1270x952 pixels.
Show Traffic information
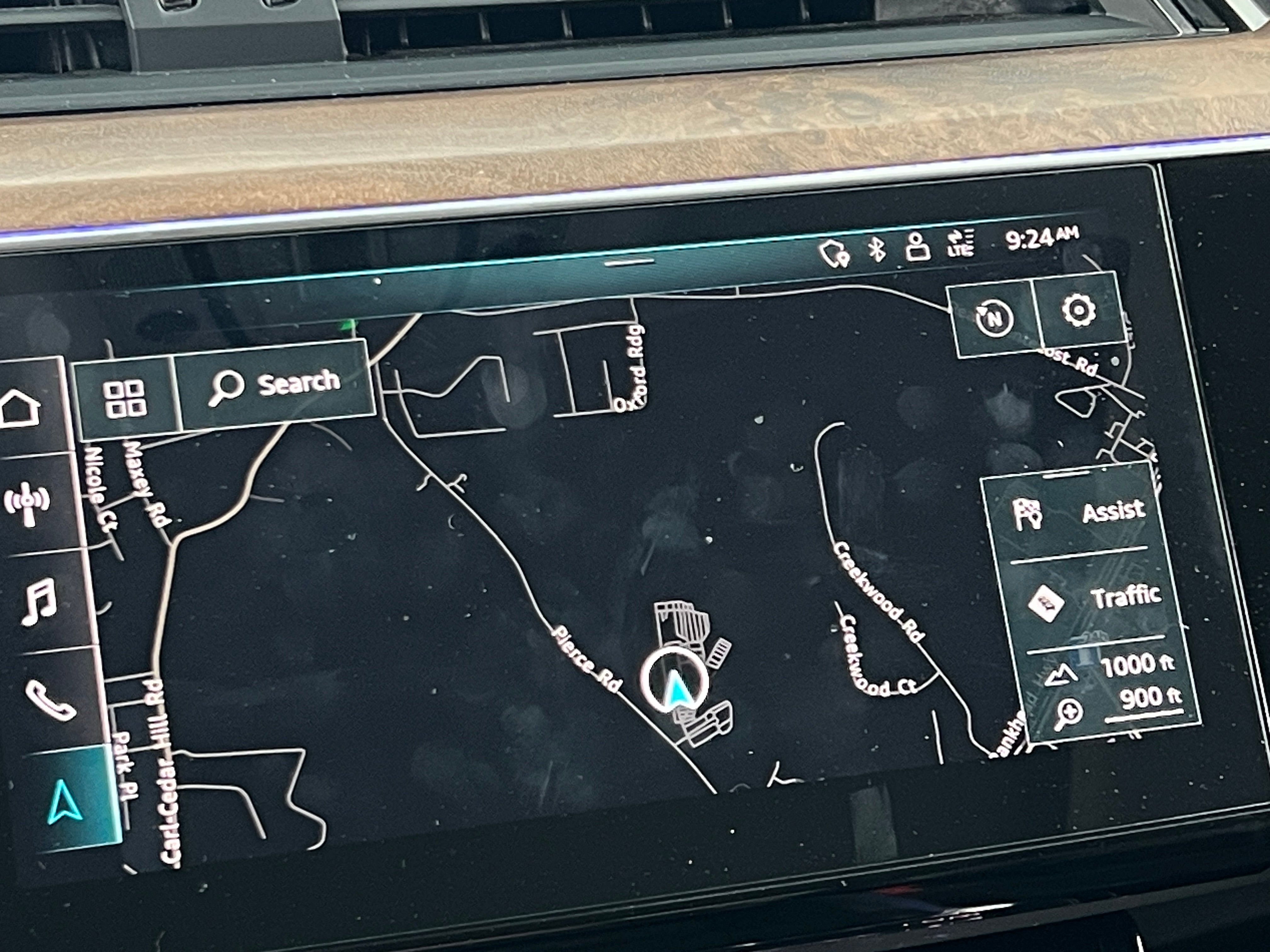(x=1094, y=598)
